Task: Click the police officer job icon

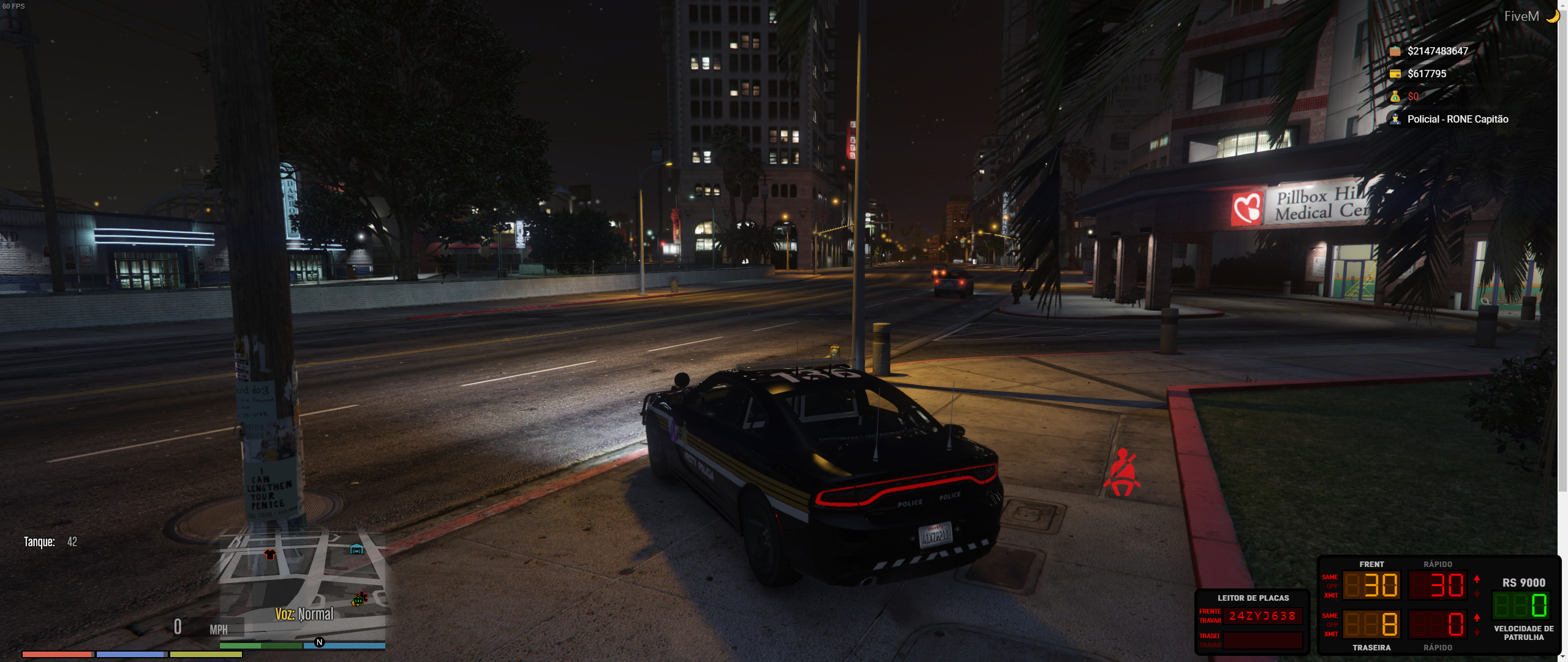Action: coord(1395,118)
